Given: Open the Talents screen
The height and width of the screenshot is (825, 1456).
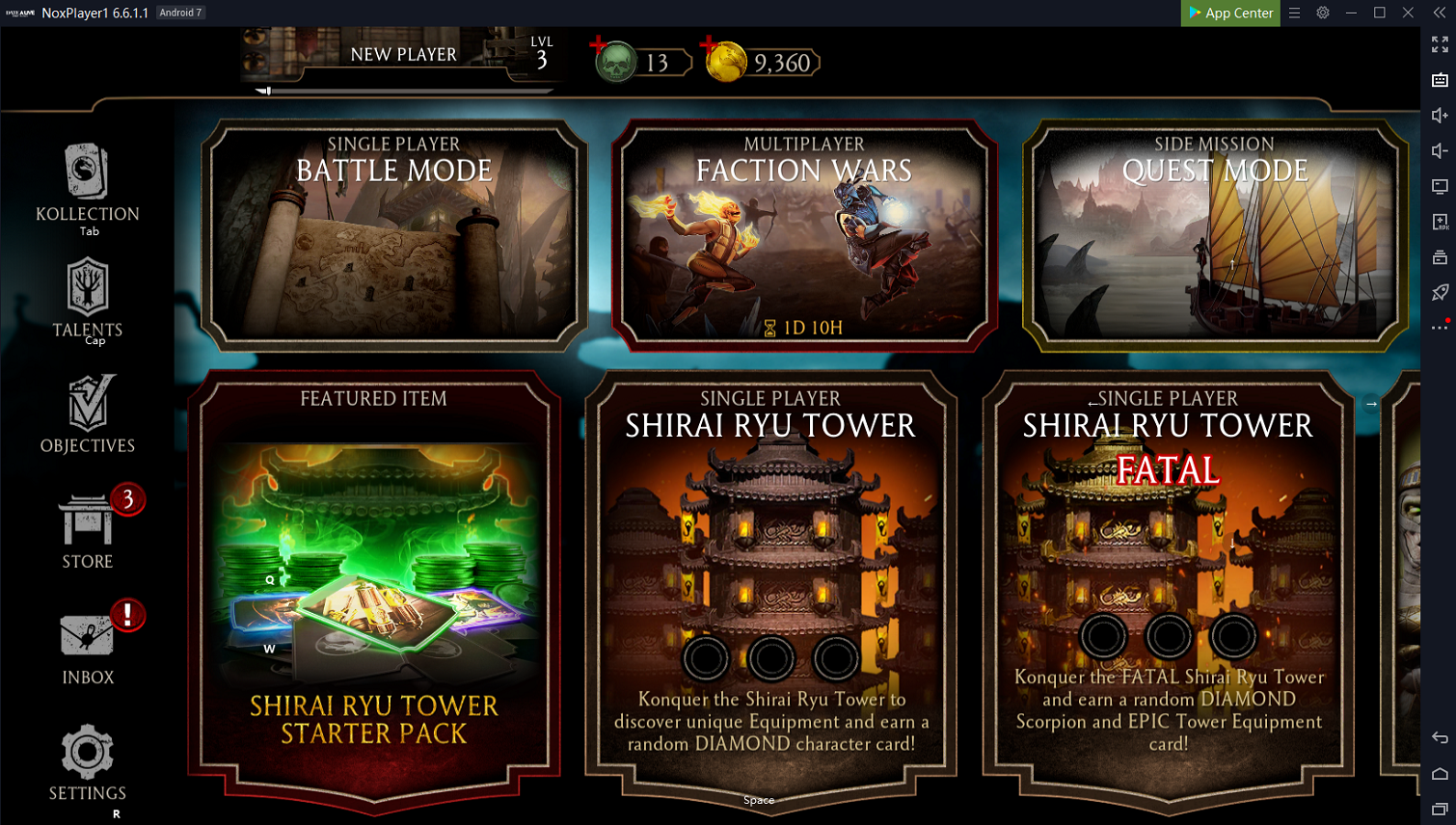Looking at the screenshot, I should point(88,298).
